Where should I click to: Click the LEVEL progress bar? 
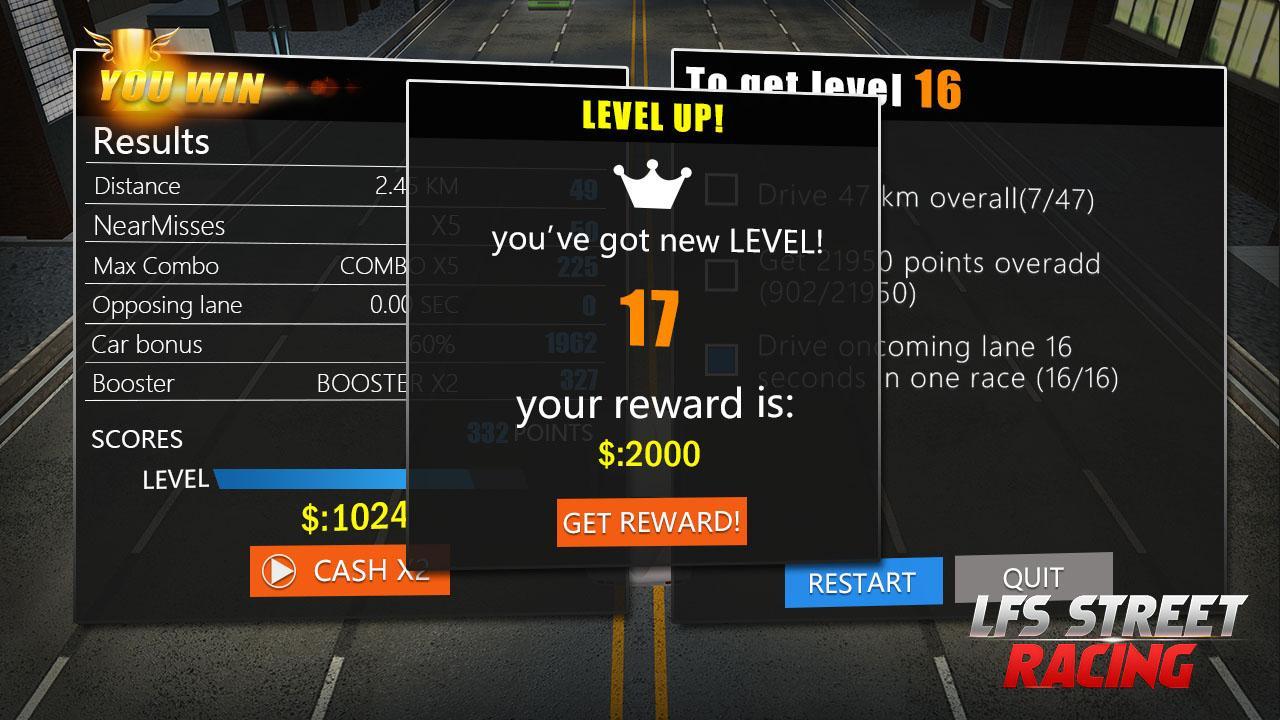[x=310, y=479]
